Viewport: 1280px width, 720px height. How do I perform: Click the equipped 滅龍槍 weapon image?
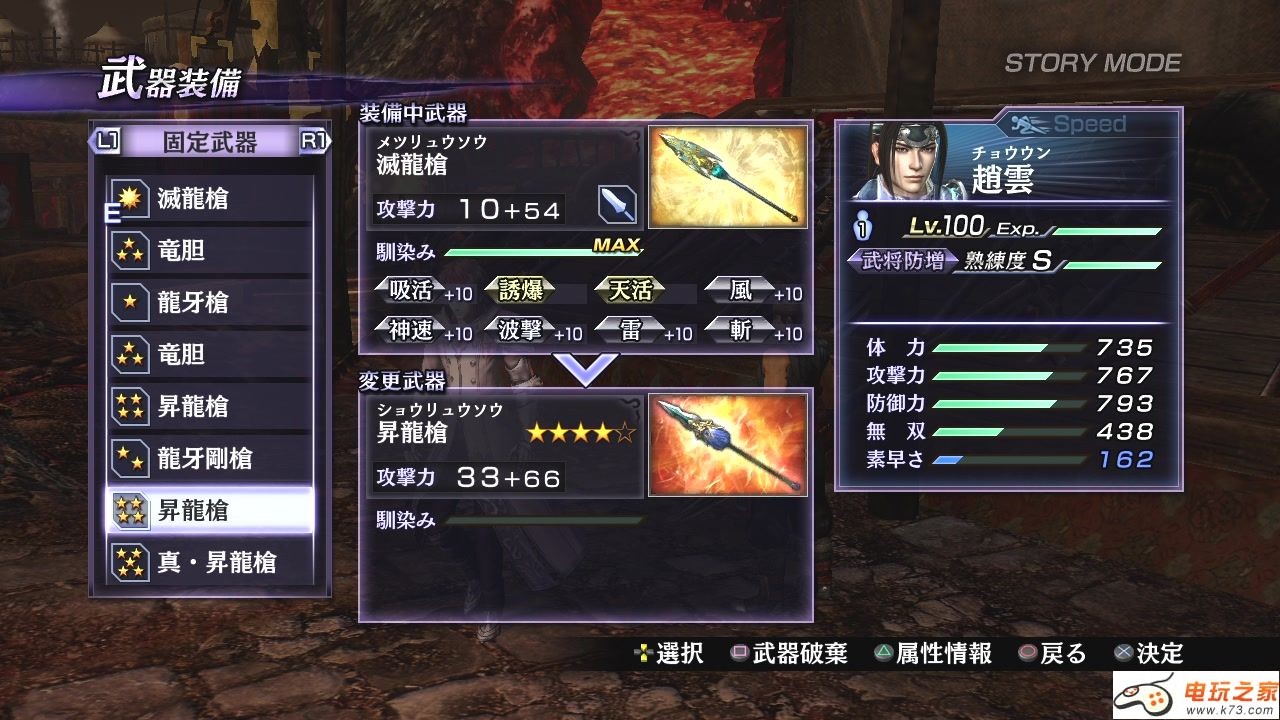pyautogui.click(x=727, y=177)
